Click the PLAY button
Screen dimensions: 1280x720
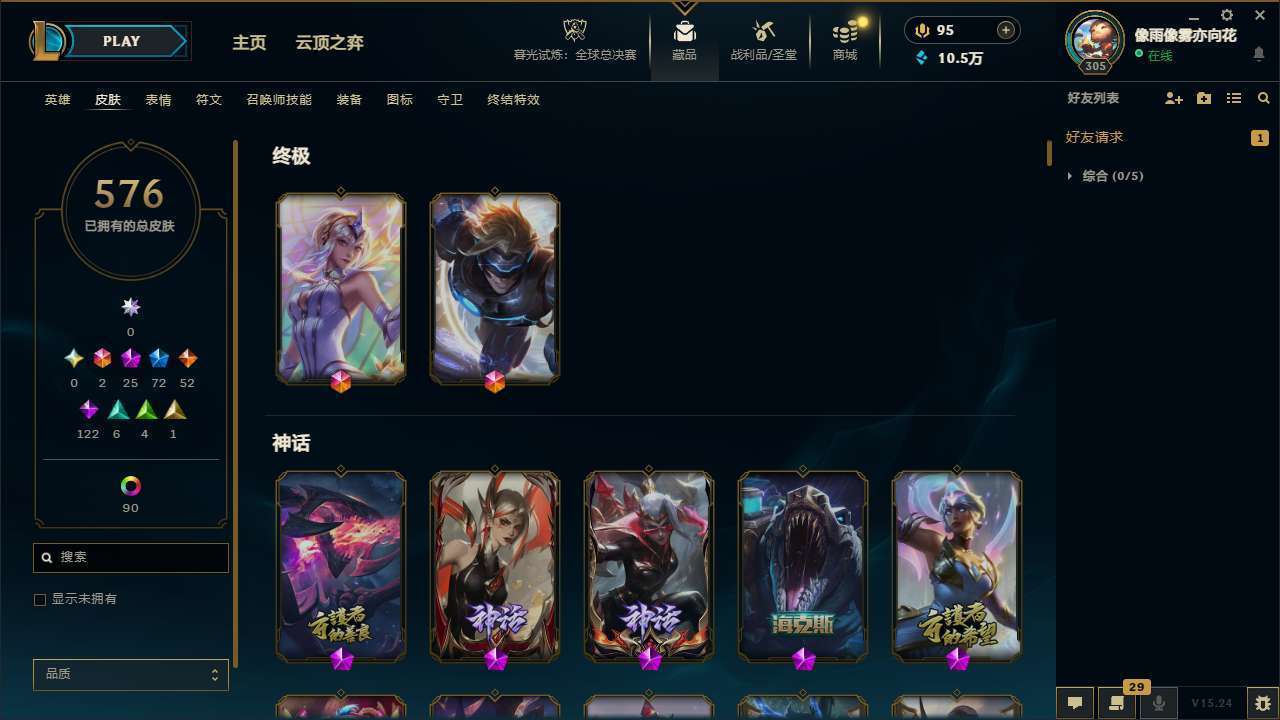pos(121,41)
